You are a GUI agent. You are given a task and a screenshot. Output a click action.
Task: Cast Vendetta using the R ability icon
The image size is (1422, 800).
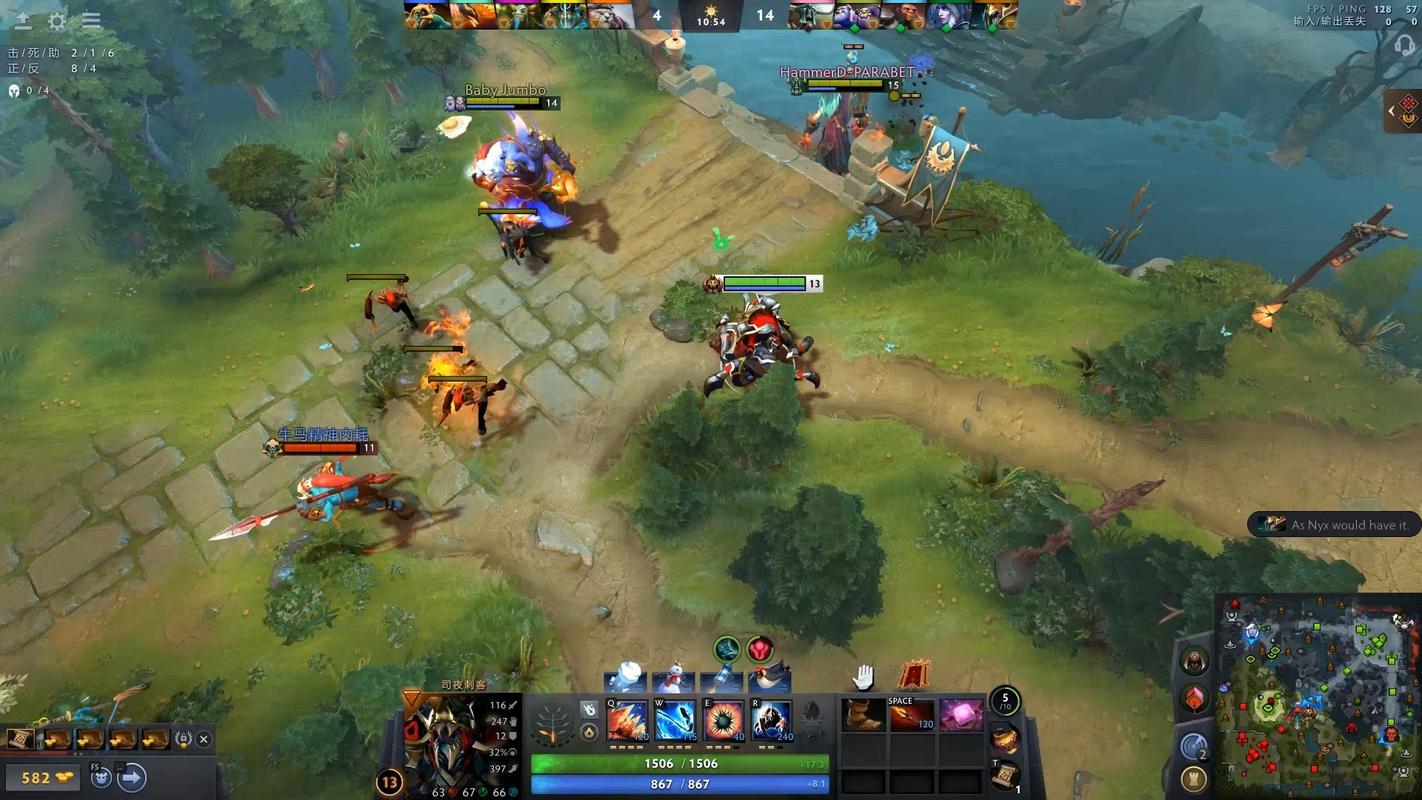point(770,720)
